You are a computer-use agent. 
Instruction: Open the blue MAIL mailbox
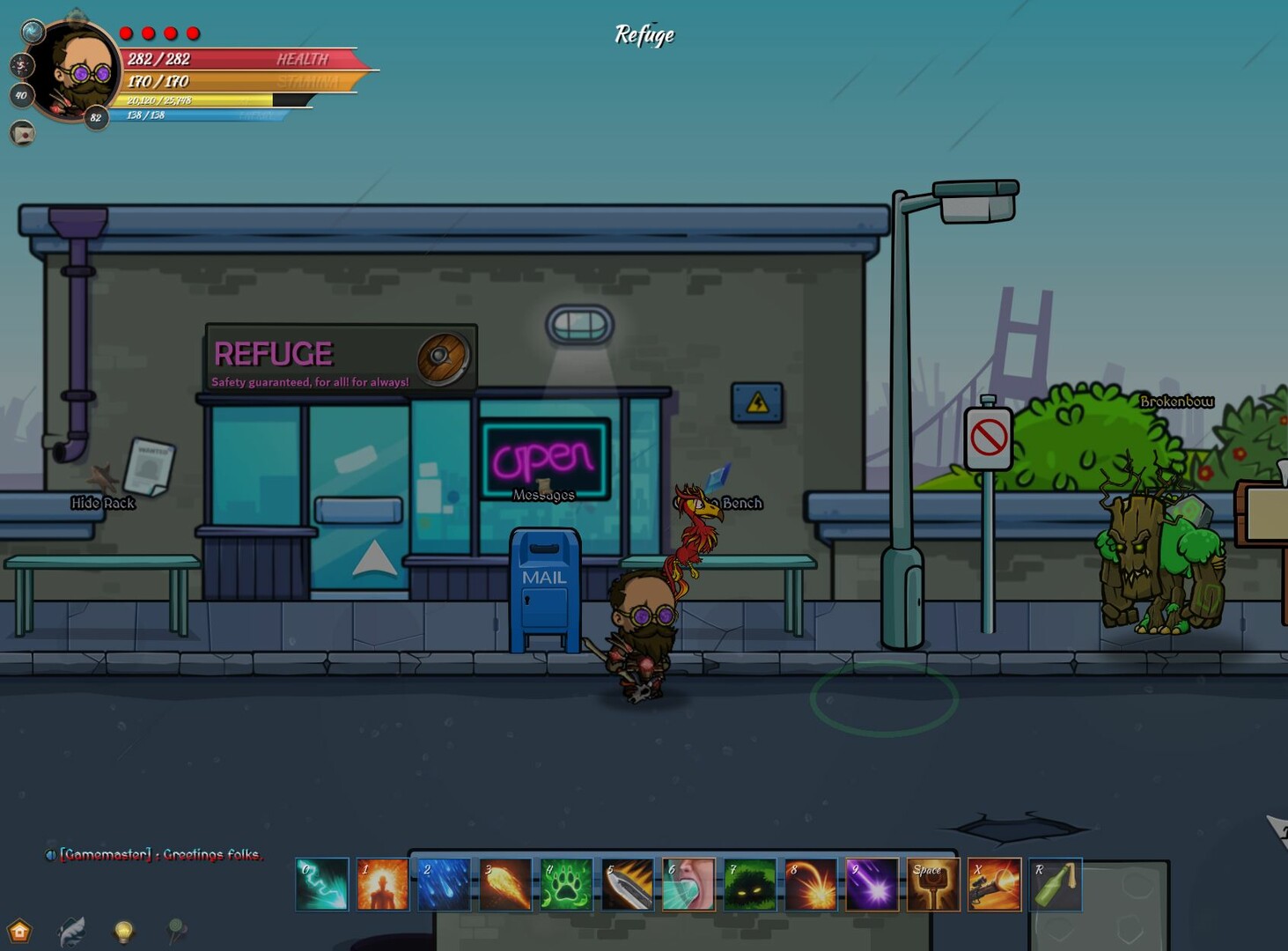(x=544, y=586)
